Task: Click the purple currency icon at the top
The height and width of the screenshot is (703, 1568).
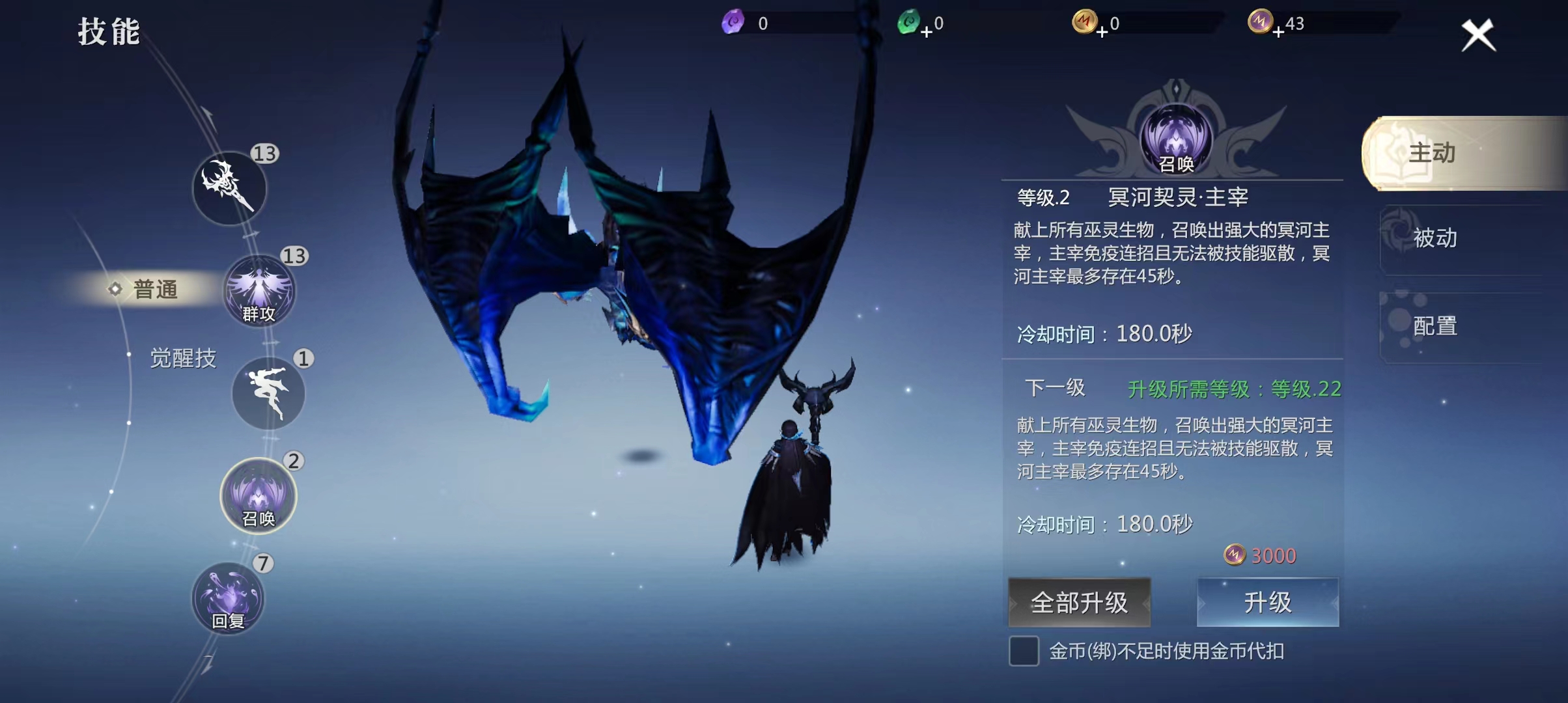Action: 732,22
